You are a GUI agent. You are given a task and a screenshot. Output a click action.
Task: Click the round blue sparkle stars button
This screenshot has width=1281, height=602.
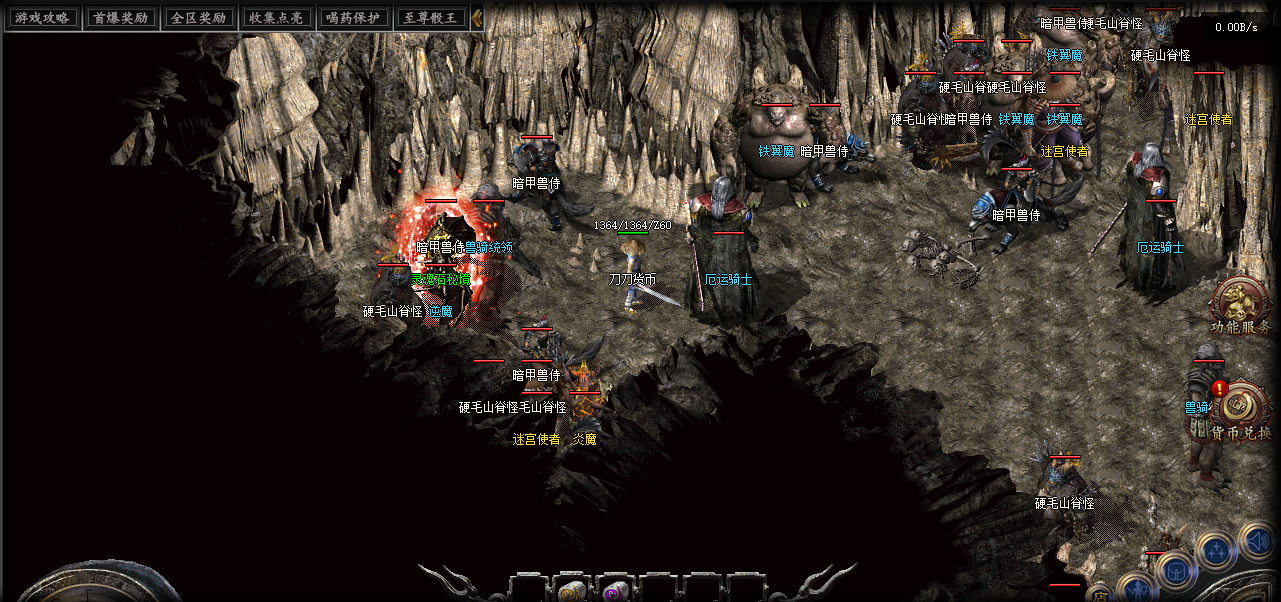[1216, 552]
